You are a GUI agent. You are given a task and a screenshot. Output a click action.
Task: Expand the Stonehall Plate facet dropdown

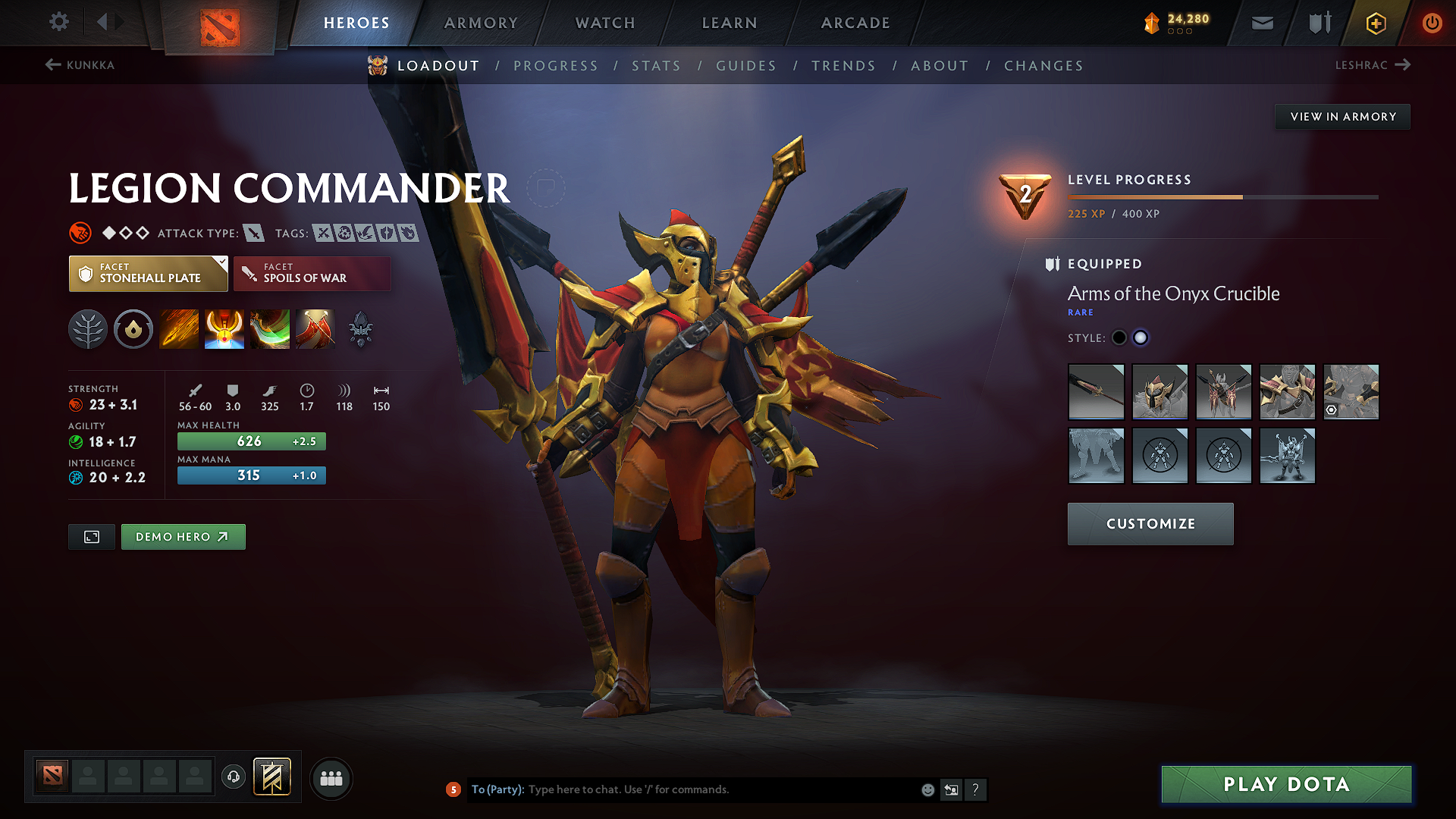click(147, 273)
